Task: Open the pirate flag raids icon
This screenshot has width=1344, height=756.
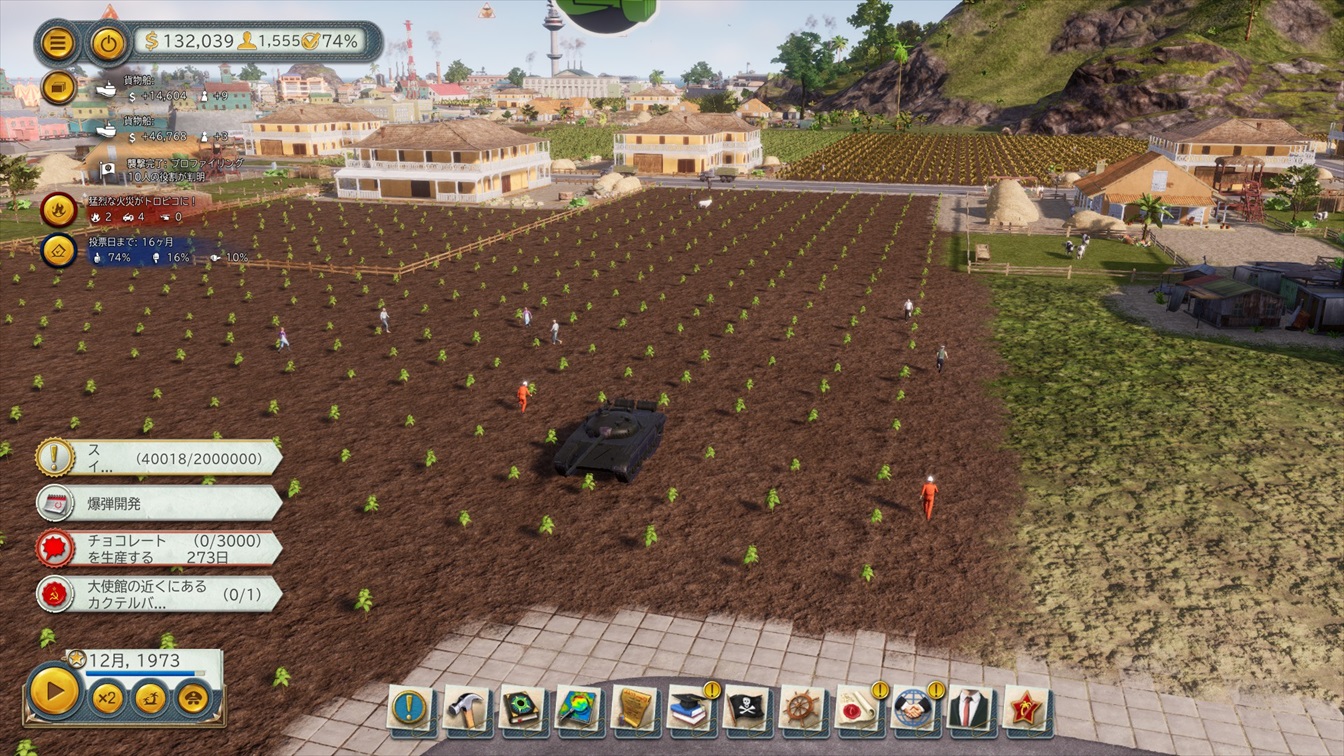Action: 745,708
